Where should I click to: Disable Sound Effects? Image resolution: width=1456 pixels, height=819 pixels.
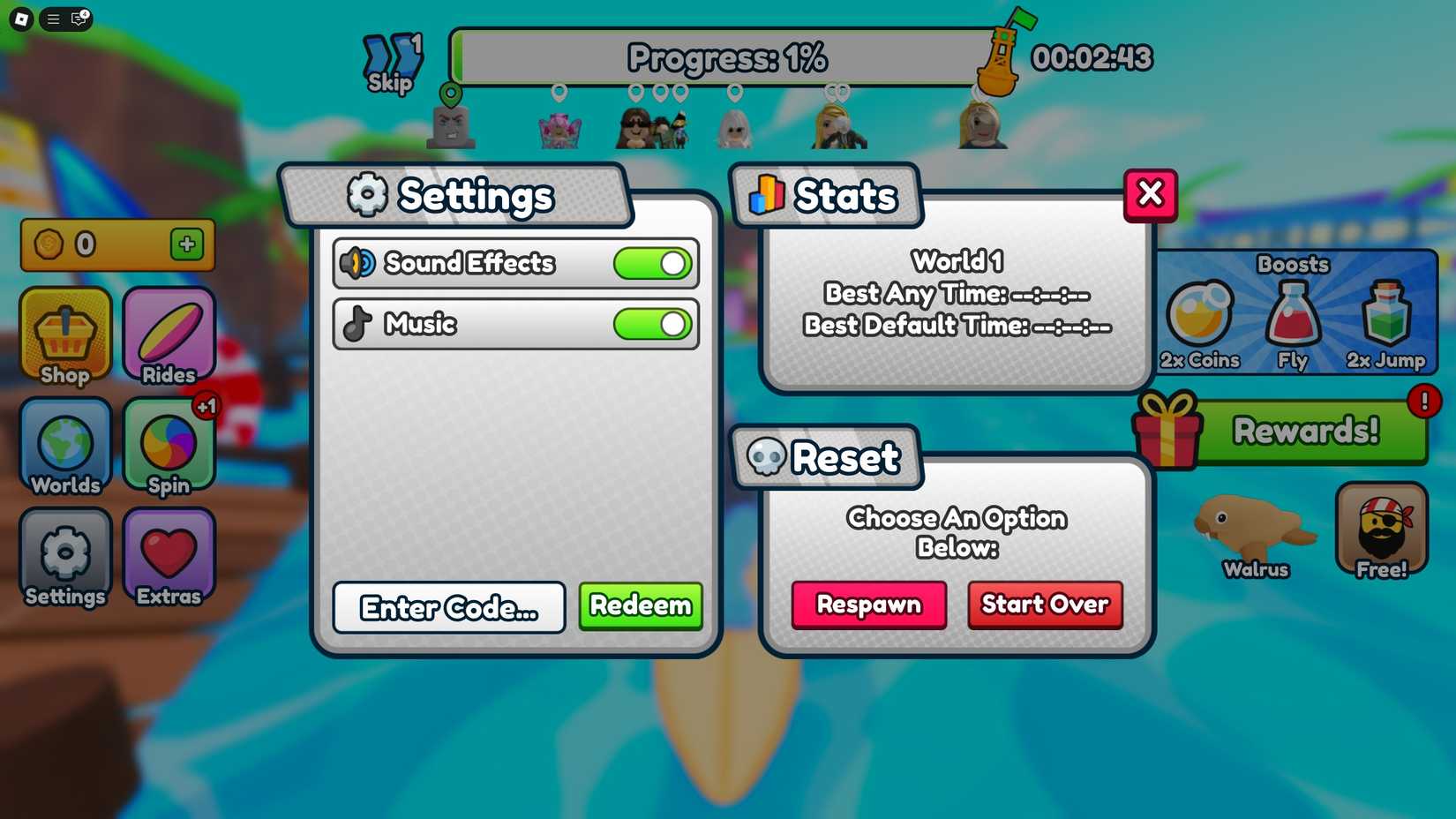[651, 263]
